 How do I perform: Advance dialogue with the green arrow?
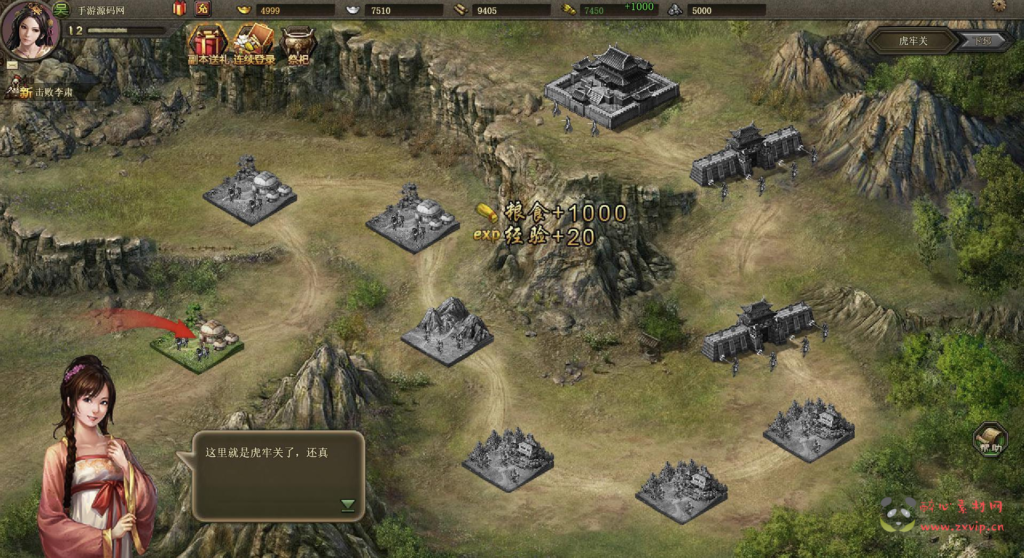tap(348, 505)
